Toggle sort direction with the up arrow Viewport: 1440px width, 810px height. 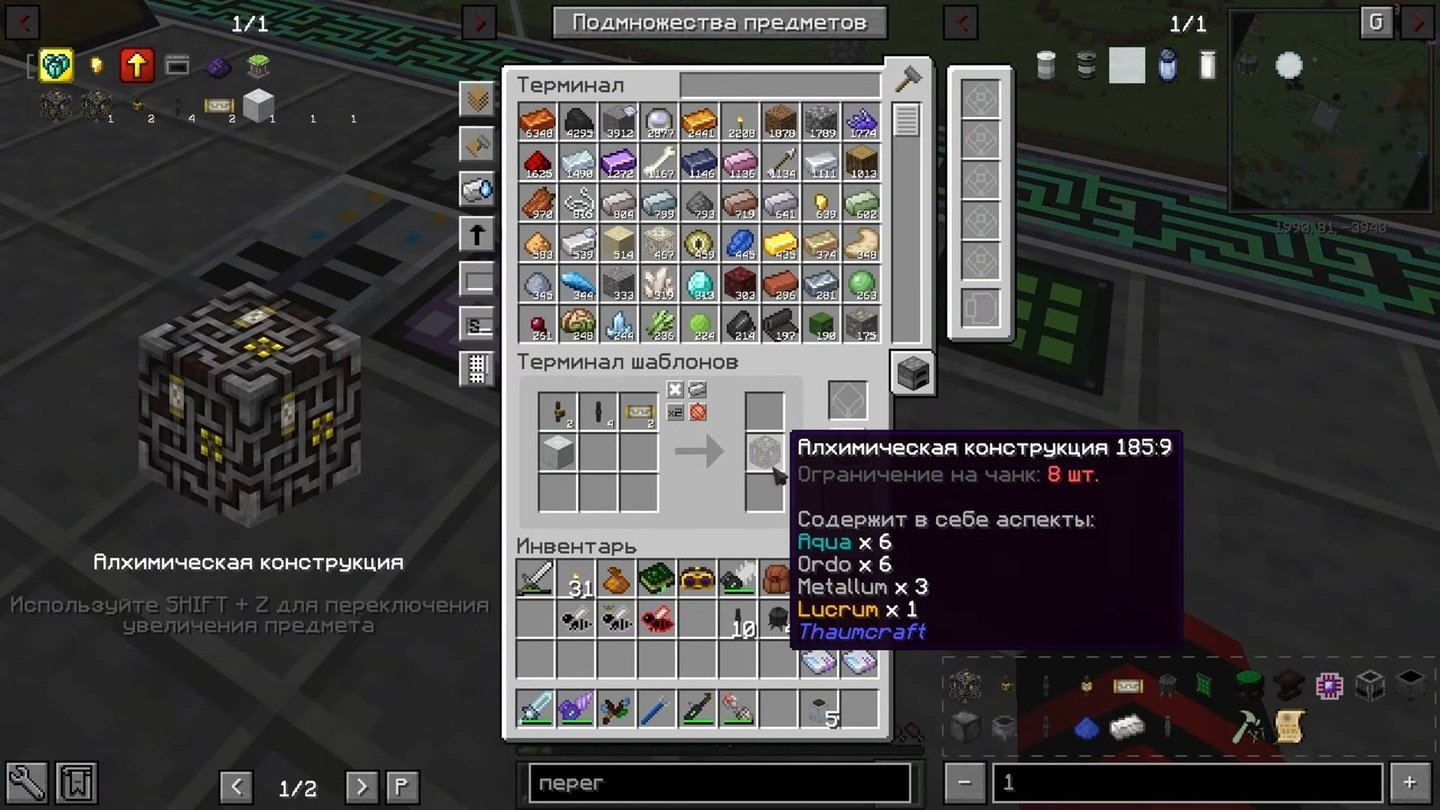tap(476, 233)
